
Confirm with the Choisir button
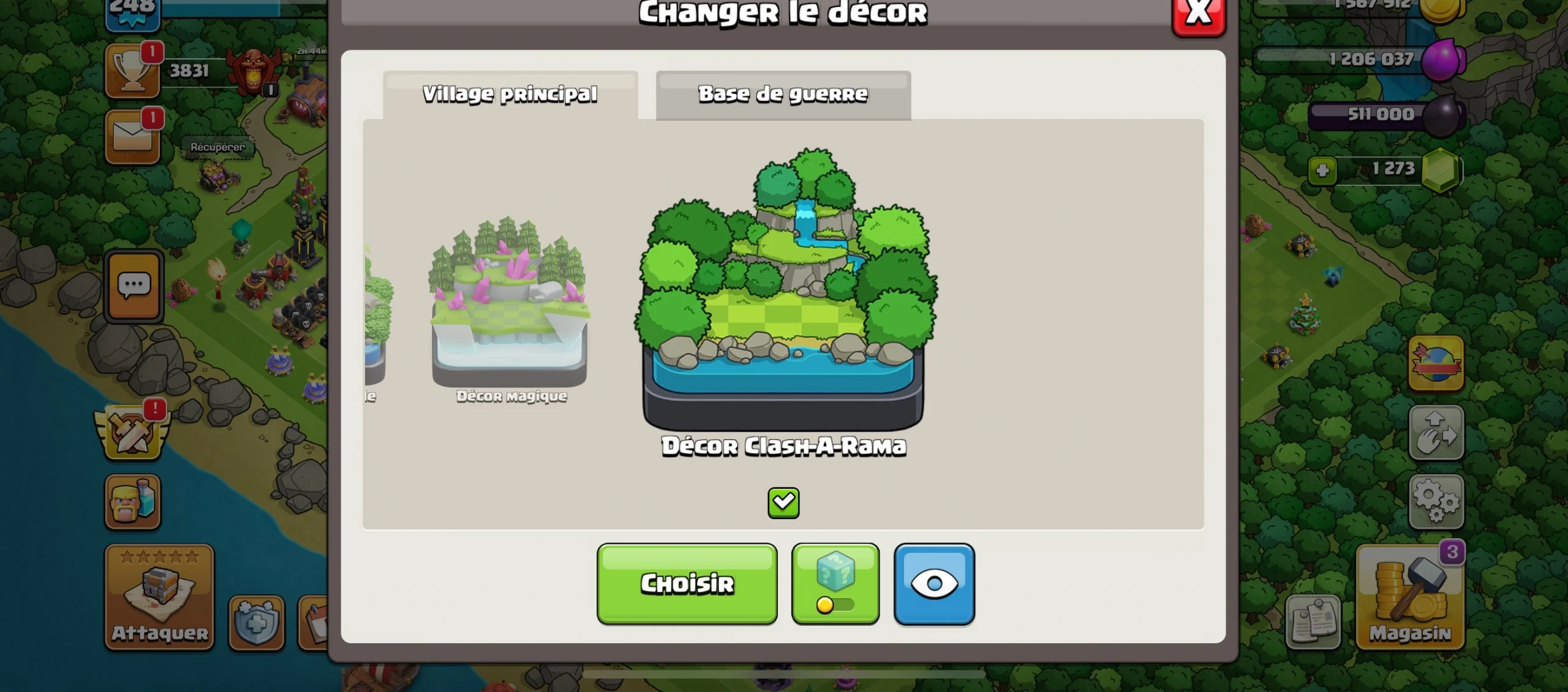[x=687, y=584]
